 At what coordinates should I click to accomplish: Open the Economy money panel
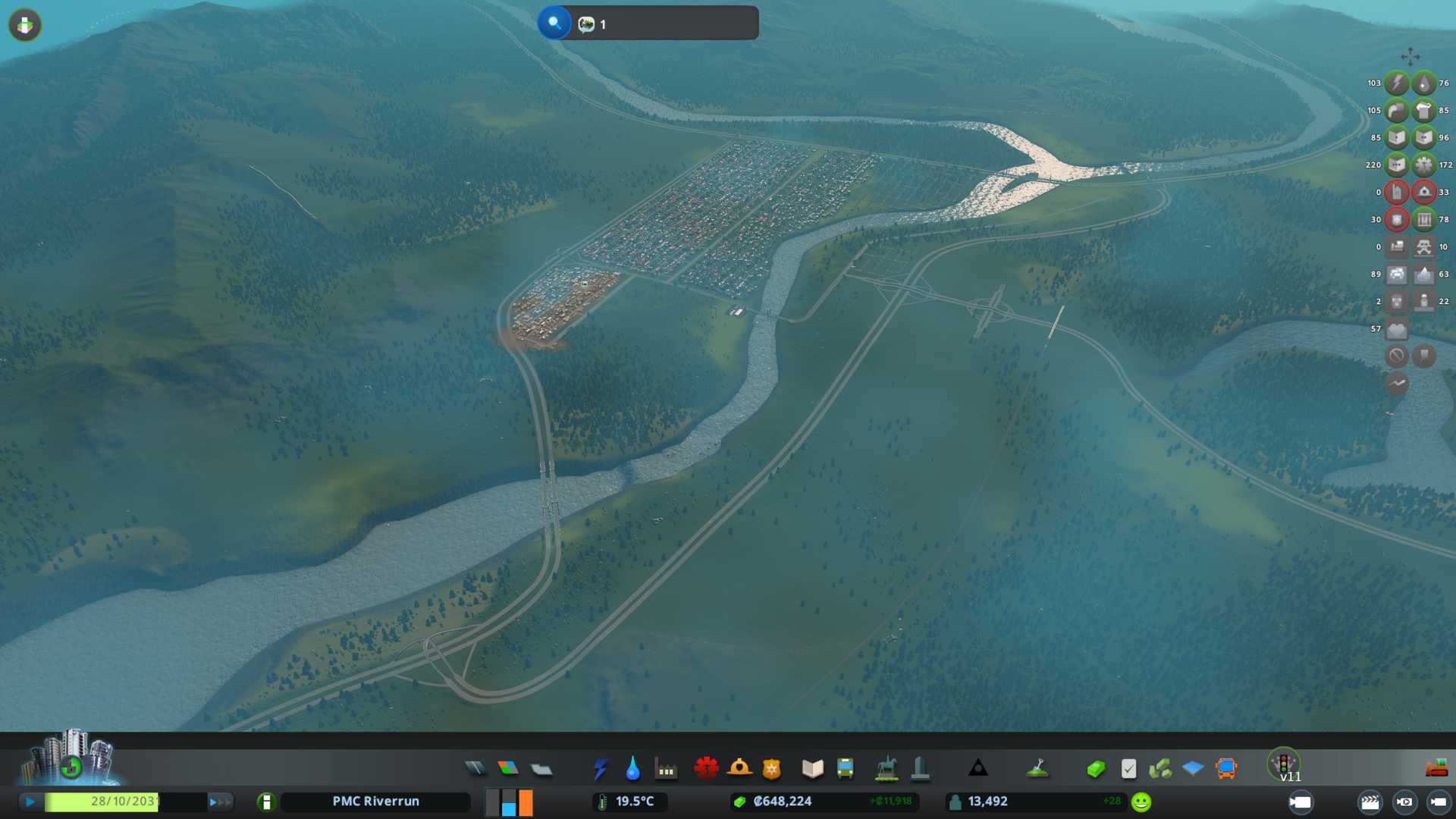coord(1095,769)
